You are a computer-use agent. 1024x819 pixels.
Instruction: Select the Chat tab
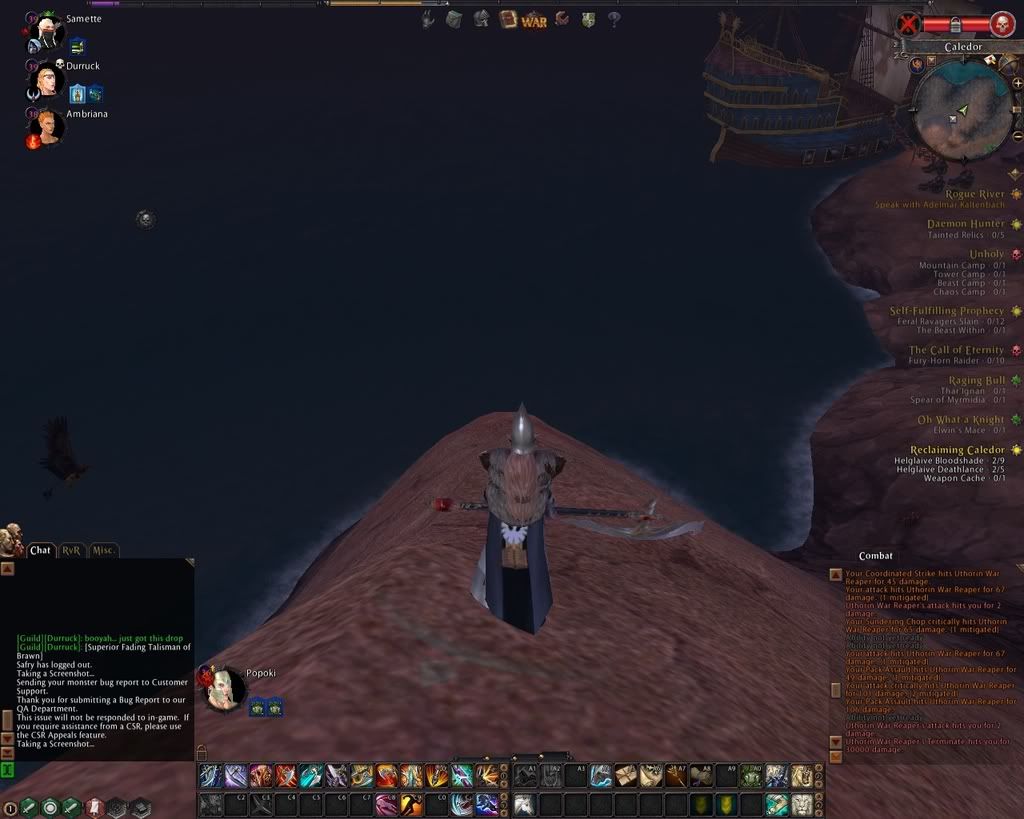pyautogui.click(x=41, y=550)
